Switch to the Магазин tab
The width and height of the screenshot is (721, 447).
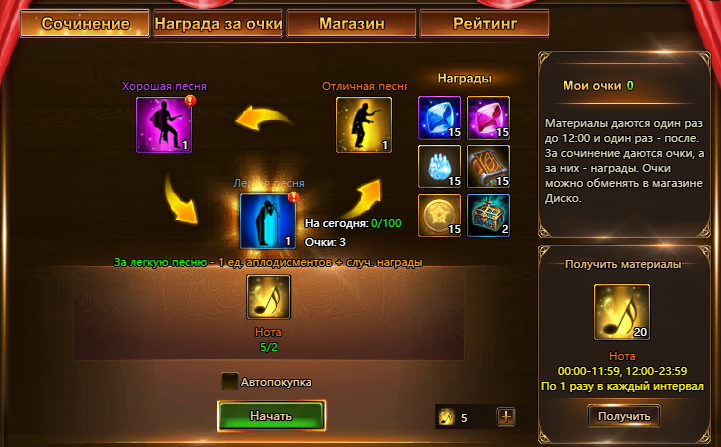[x=351, y=23]
